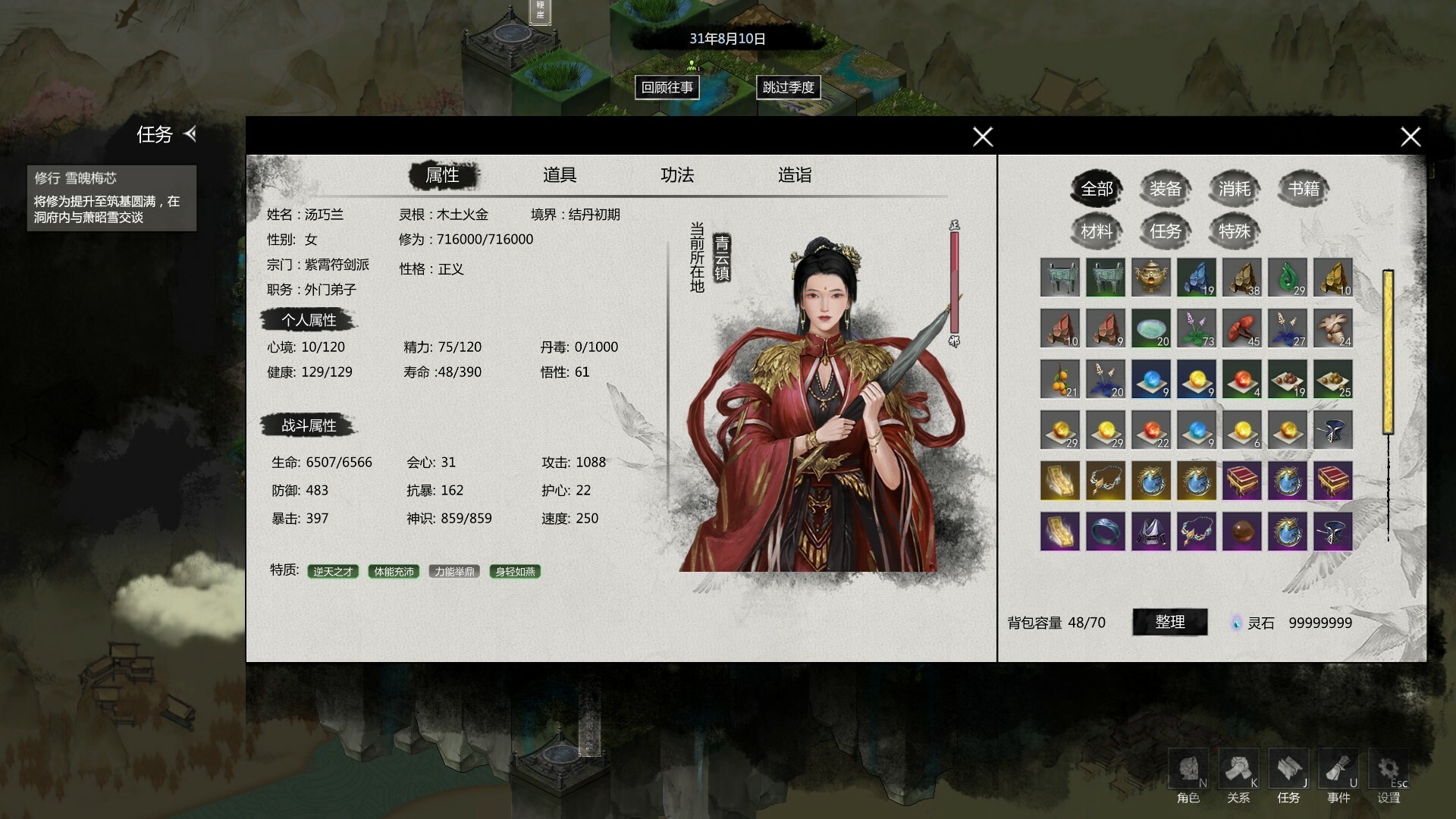Switch to the 道具 tab
1456x819 pixels.
pos(560,175)
